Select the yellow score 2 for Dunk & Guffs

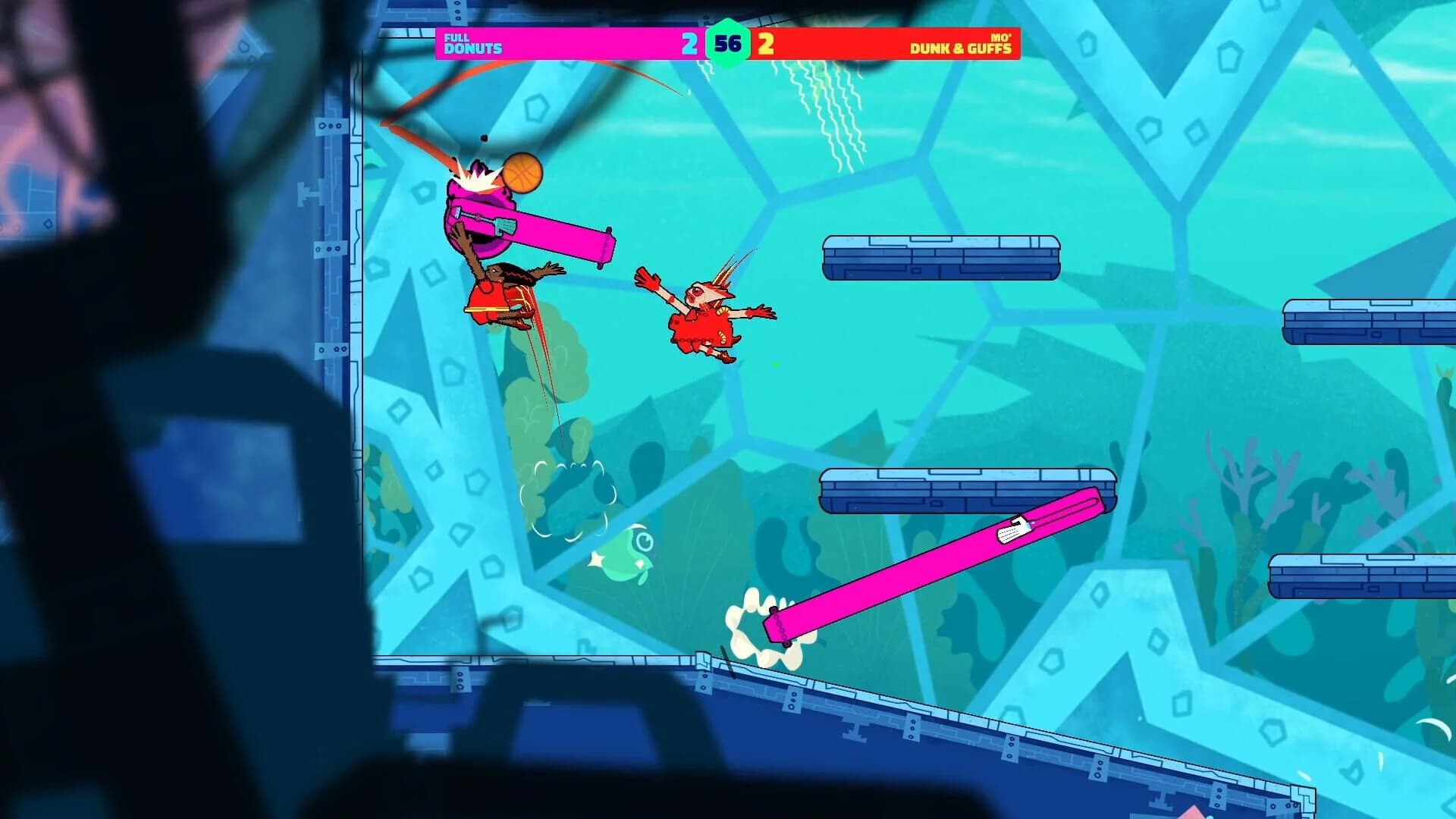pos(767,44)
